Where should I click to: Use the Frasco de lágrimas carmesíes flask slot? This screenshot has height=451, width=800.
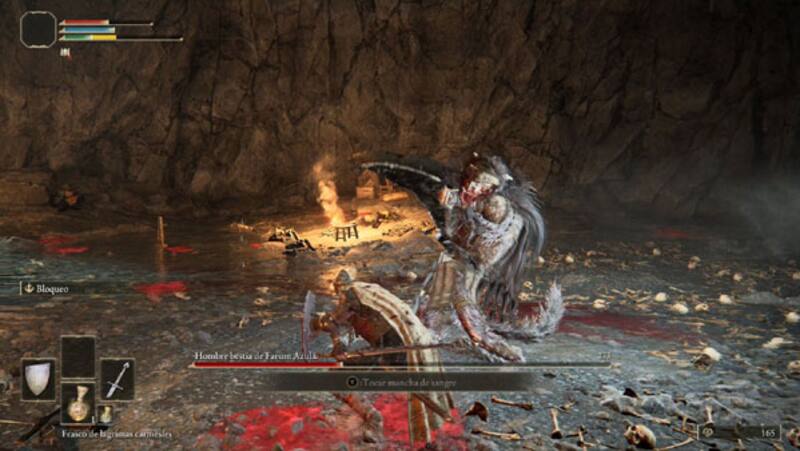tap(77, 403)
